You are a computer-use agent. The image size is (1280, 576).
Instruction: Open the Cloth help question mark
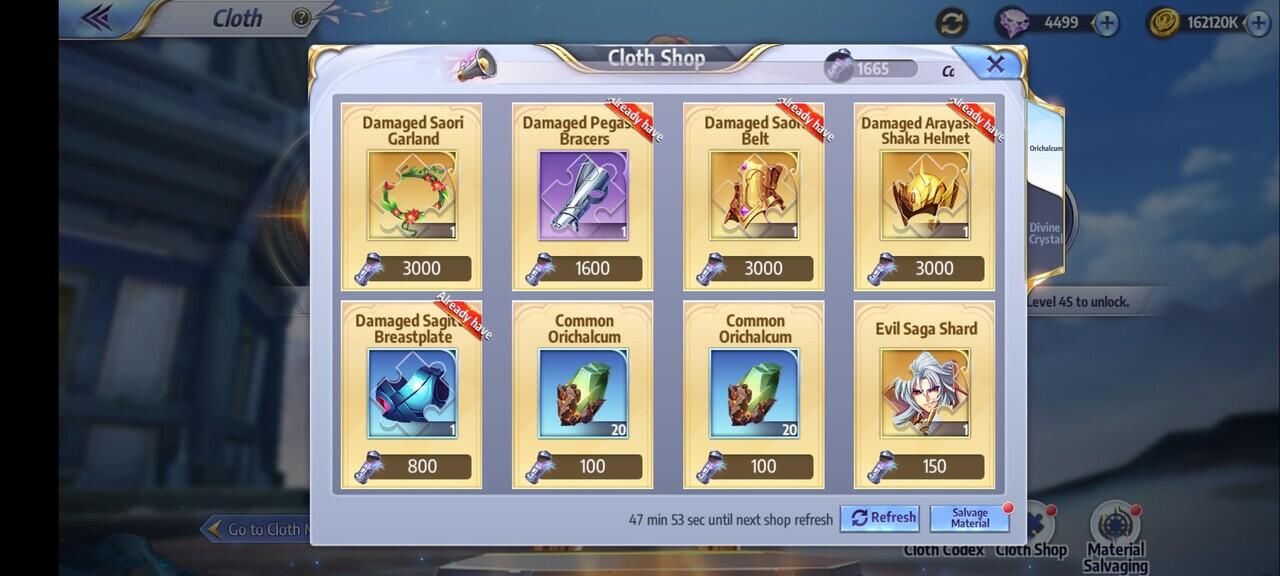pyautogui.click(x=301, y=18)
